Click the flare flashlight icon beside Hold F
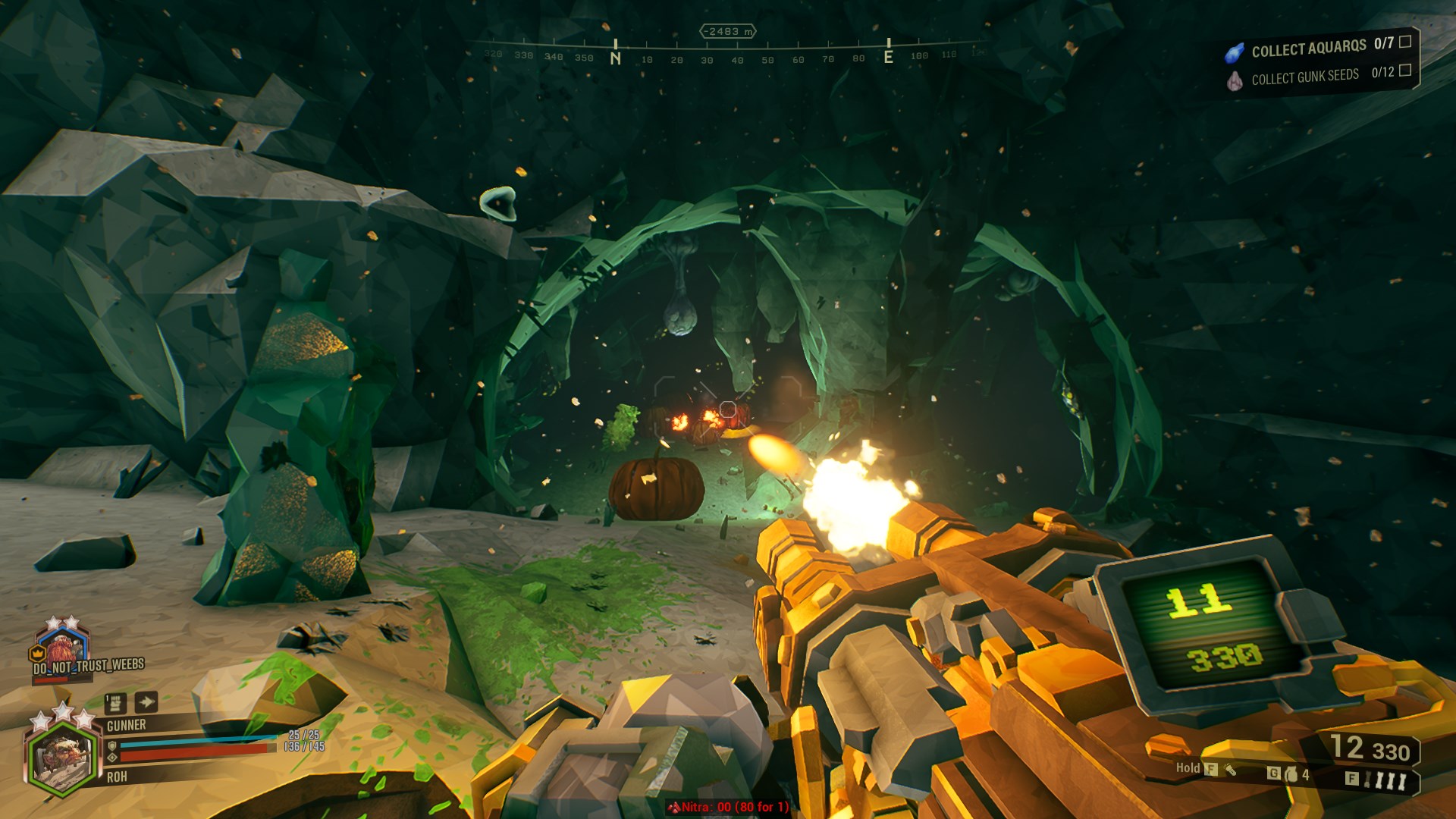This screenshot has width=1456, height=819. coord(1231,770)
